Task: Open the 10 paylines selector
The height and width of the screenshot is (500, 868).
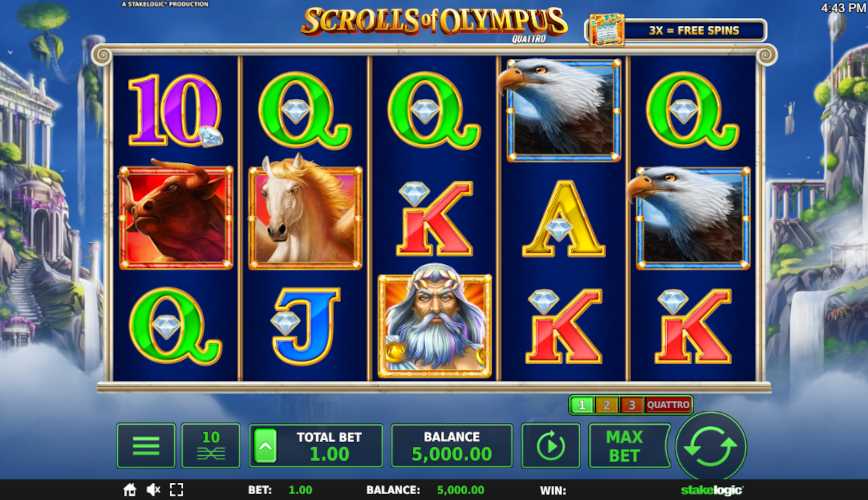Action: tap(211, 446)
